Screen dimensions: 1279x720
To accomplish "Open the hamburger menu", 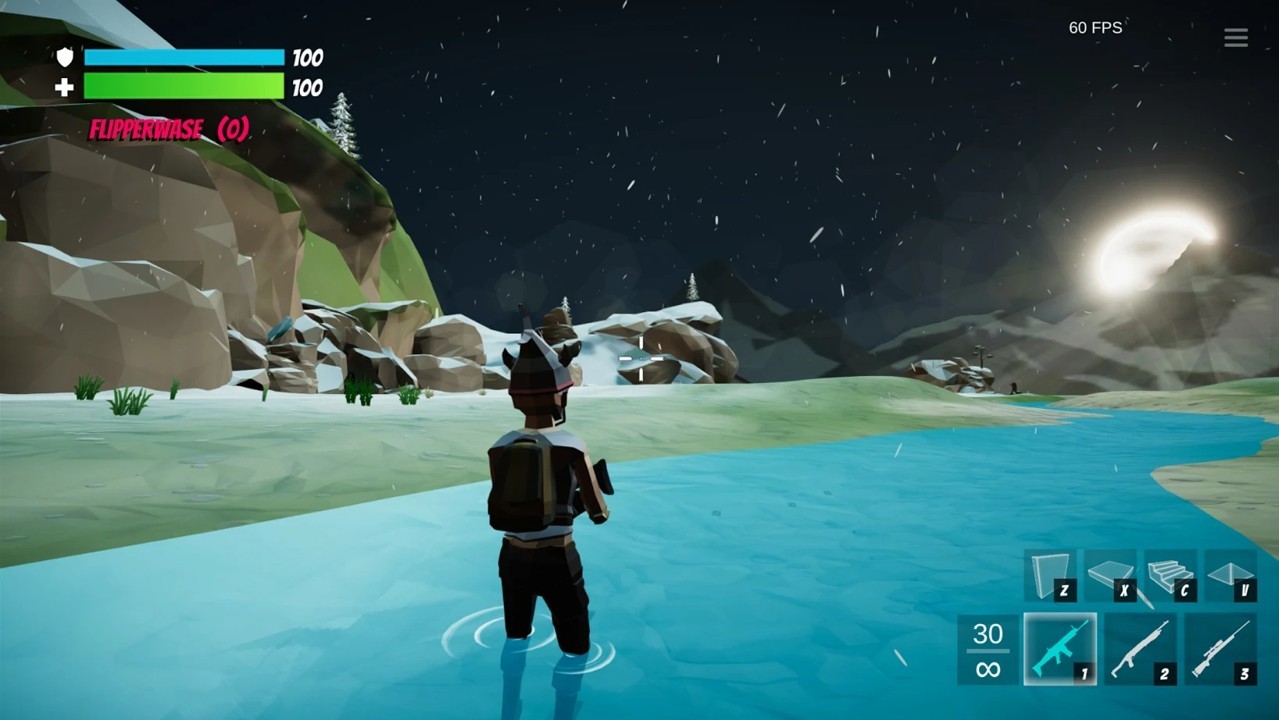I will click(1235, 38).
